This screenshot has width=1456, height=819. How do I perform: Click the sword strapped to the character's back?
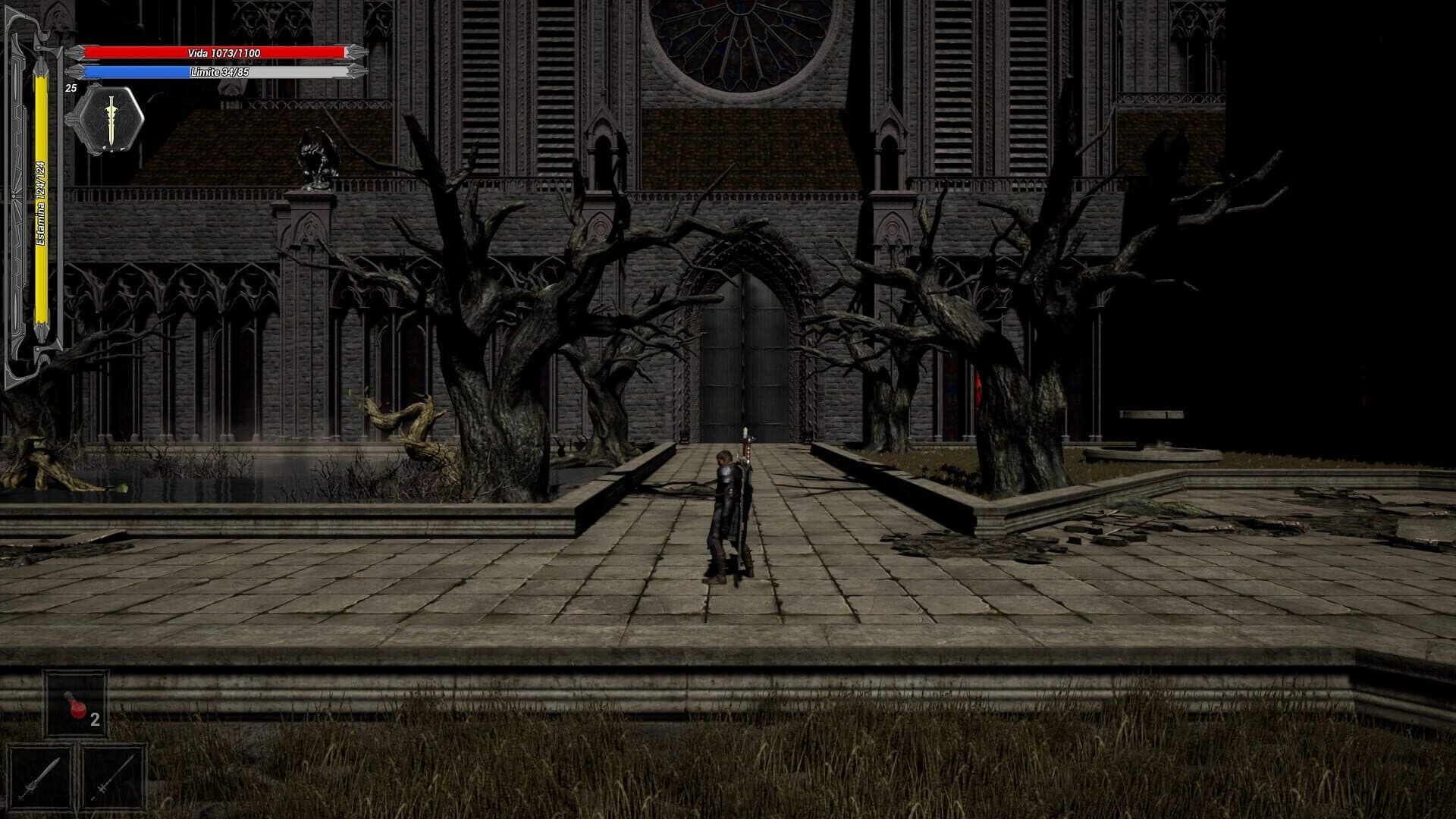[745, 470]
